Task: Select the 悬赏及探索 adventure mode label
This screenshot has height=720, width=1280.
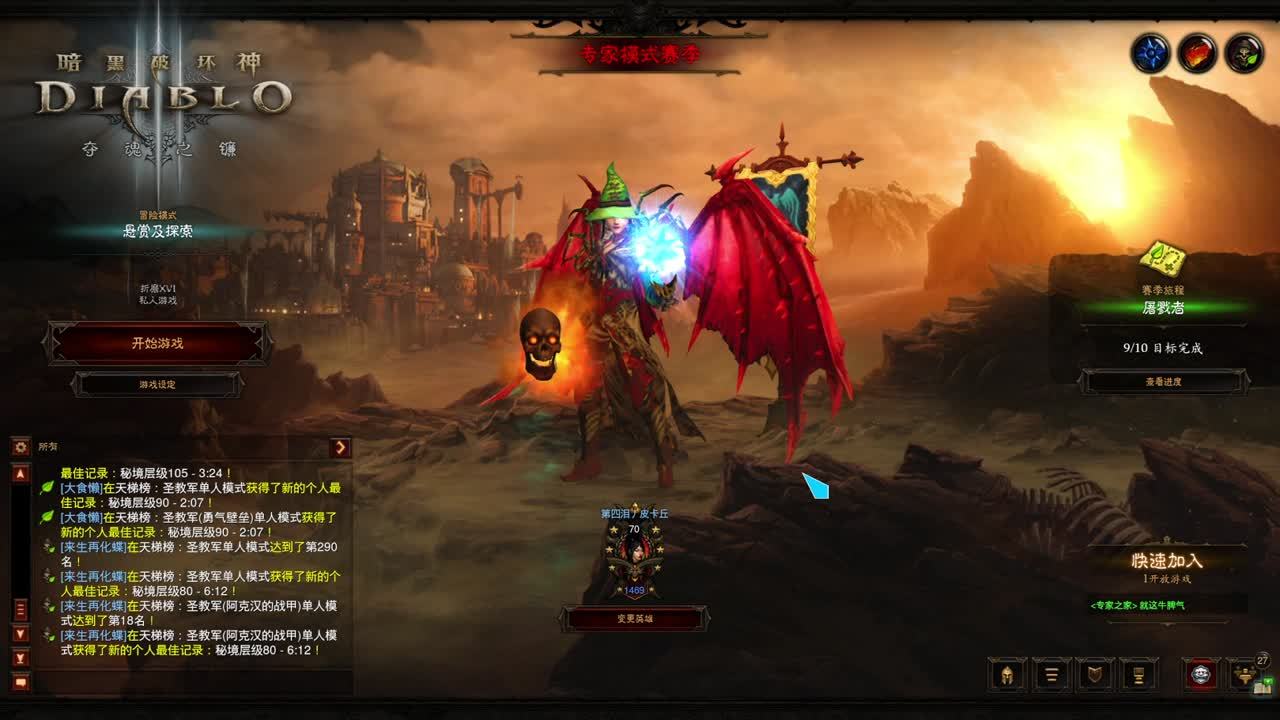Action: 158,231
